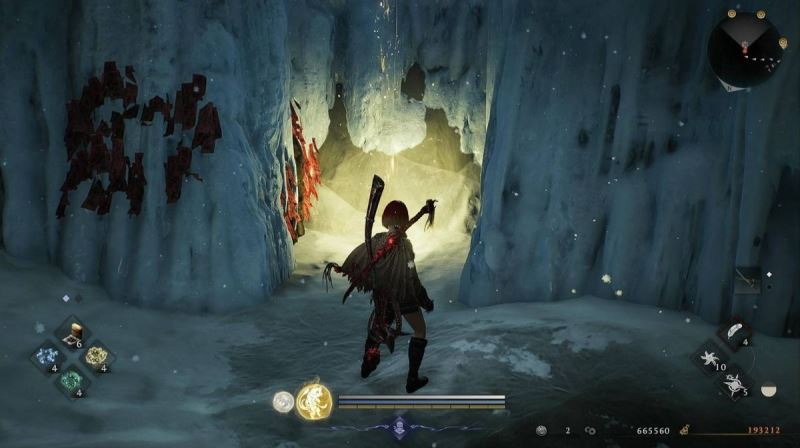Select the feather item slot
This screenshot has height=448, width=800.
tap(734, 333)
